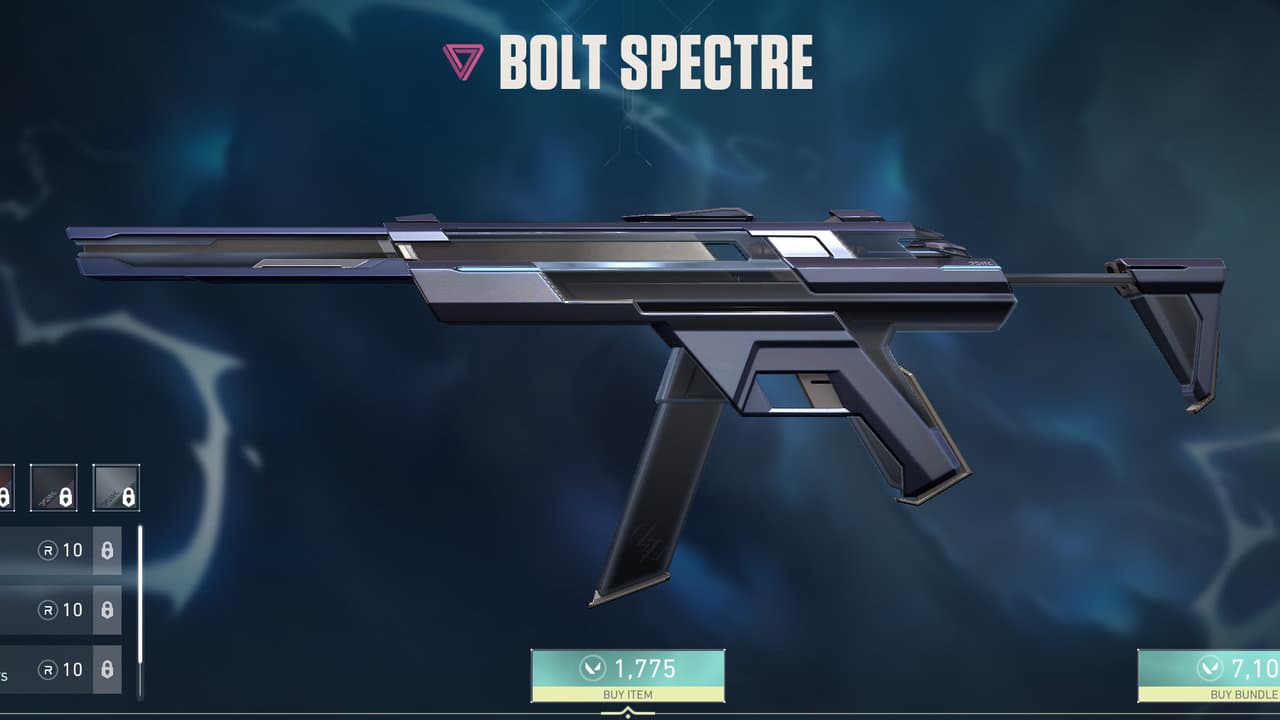Select the leftmost red variant swatch
1280x720 pixels.
pyautogui.click(x=6, y=490)
